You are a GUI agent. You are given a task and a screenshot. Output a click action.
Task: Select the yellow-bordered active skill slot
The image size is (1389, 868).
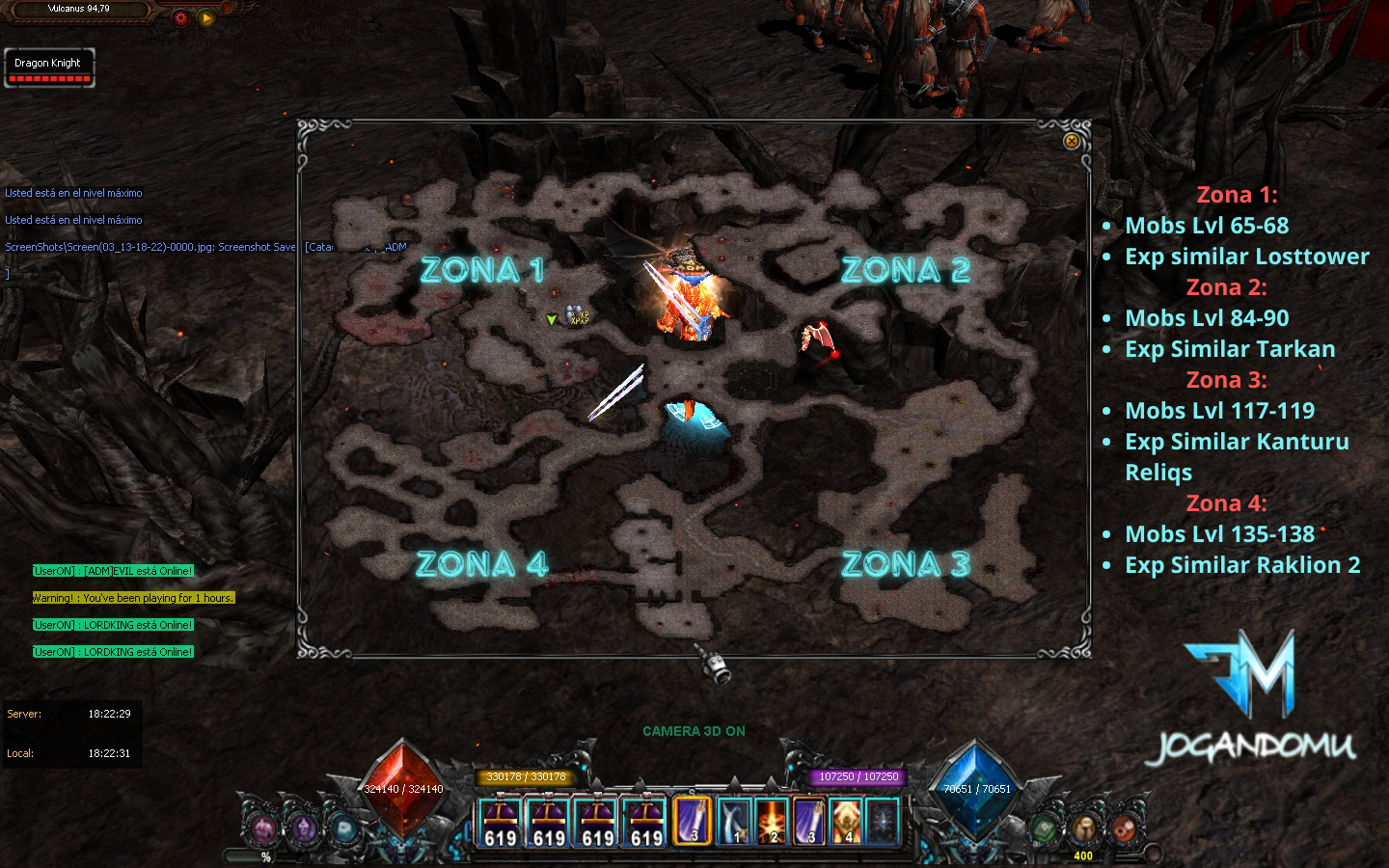(x=693, y=821)
